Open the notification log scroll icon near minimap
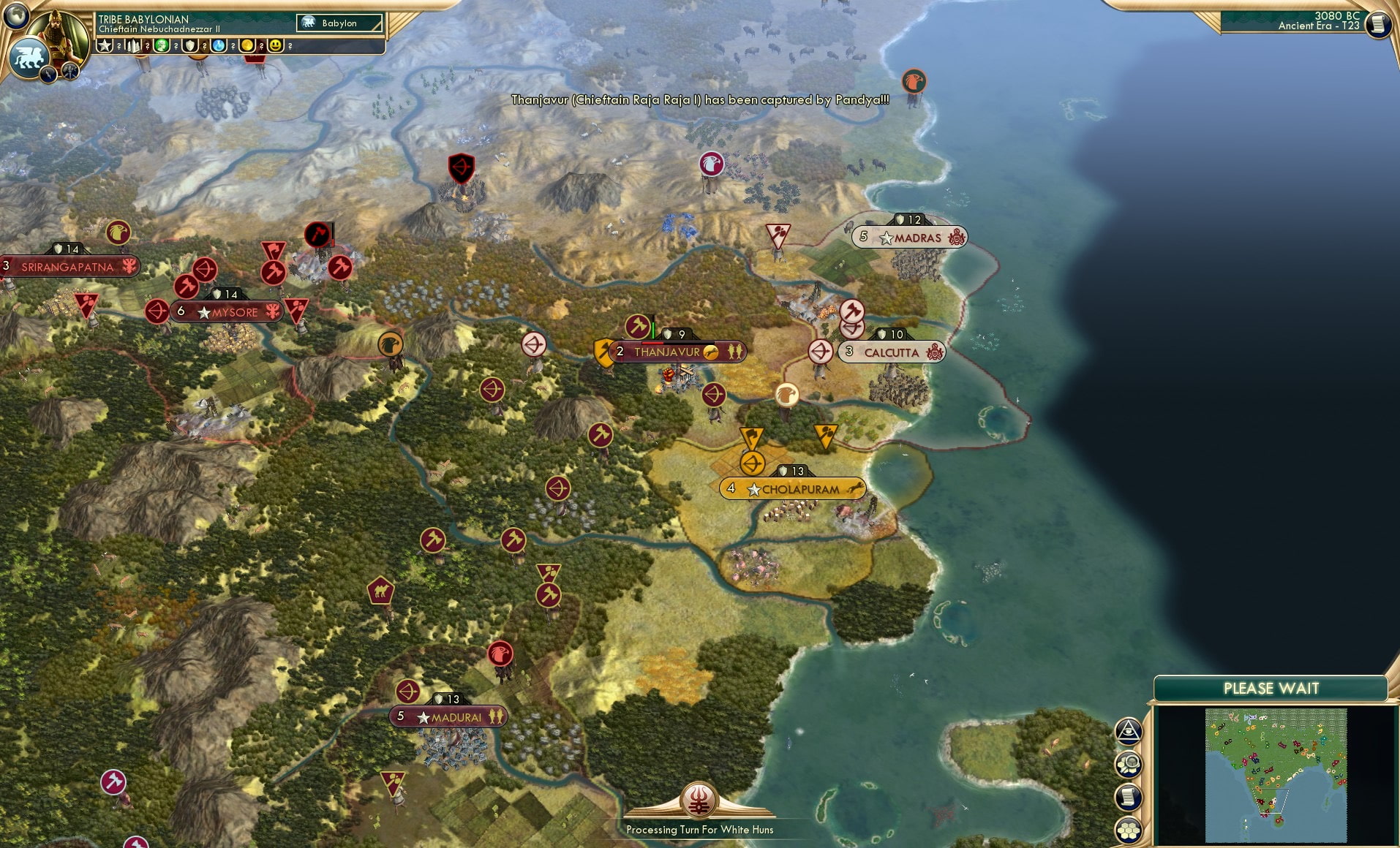This screenshot has height=848, width=1400. tap(1129, 797)
